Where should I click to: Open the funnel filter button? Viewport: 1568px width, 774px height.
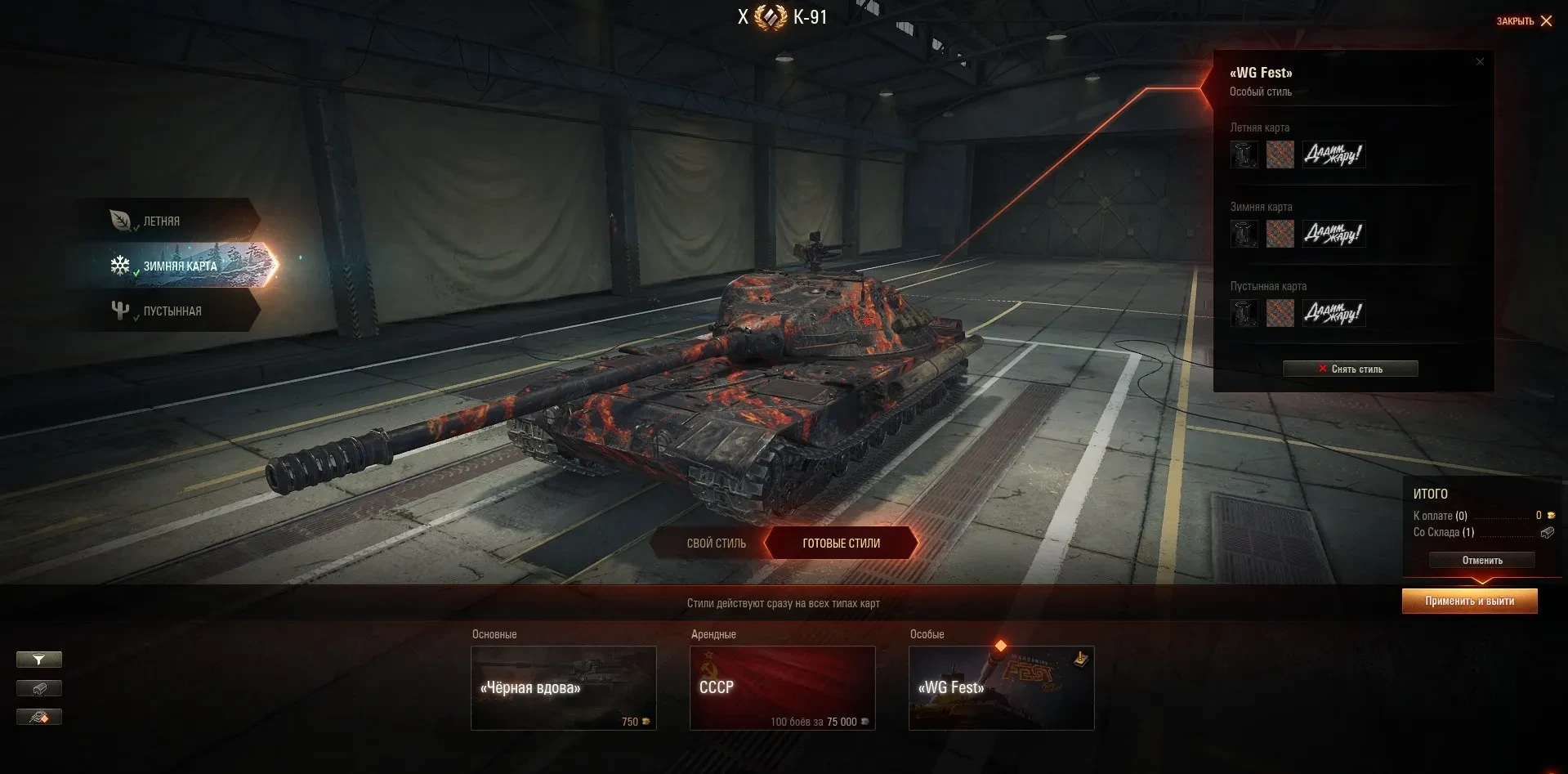point(39,660)
